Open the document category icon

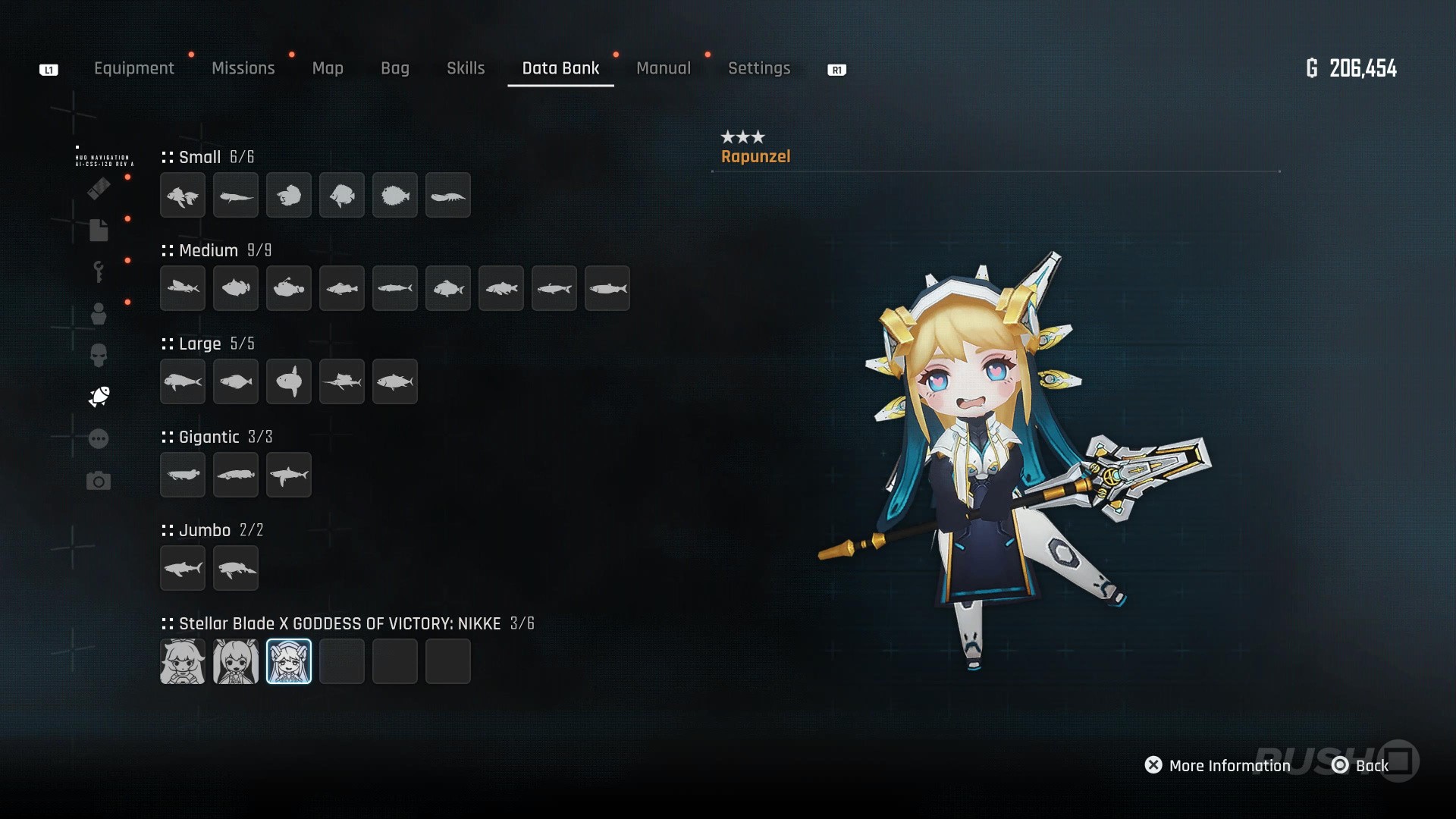tap(99, 230)
